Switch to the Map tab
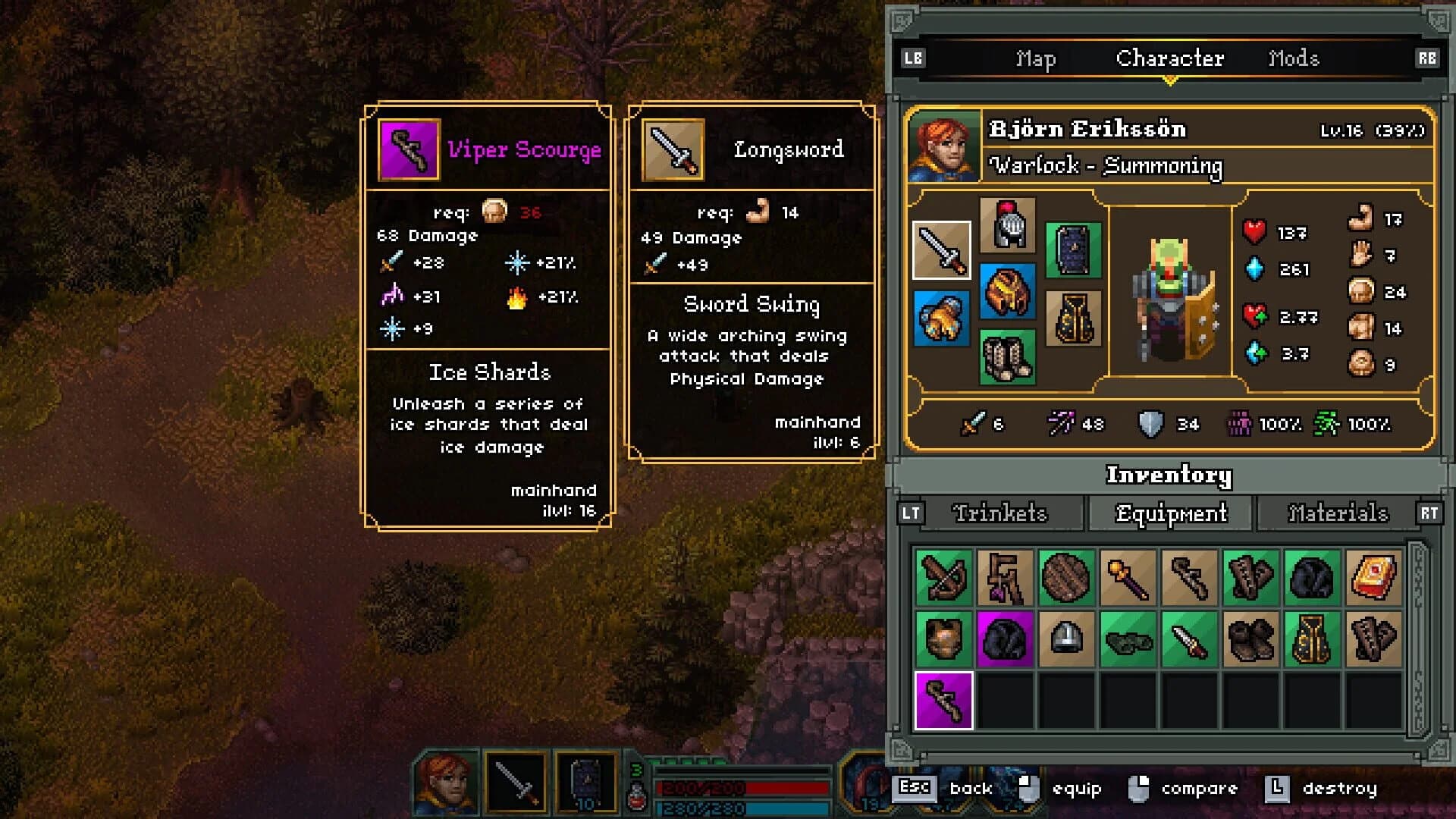The image size is (1456, 819). (1034, 58)
